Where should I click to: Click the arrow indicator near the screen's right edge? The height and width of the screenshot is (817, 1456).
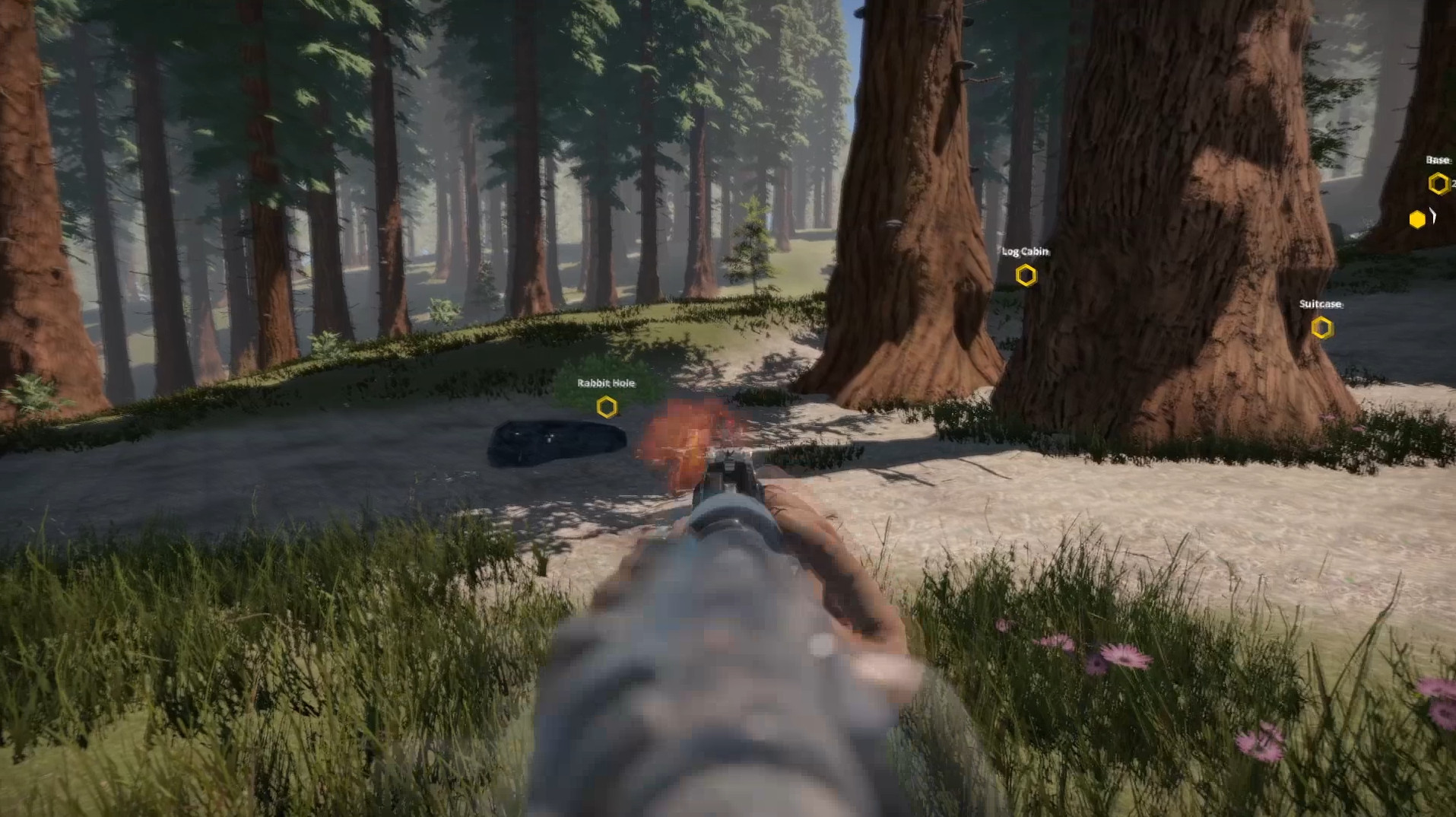click(x=1433, y=215)
